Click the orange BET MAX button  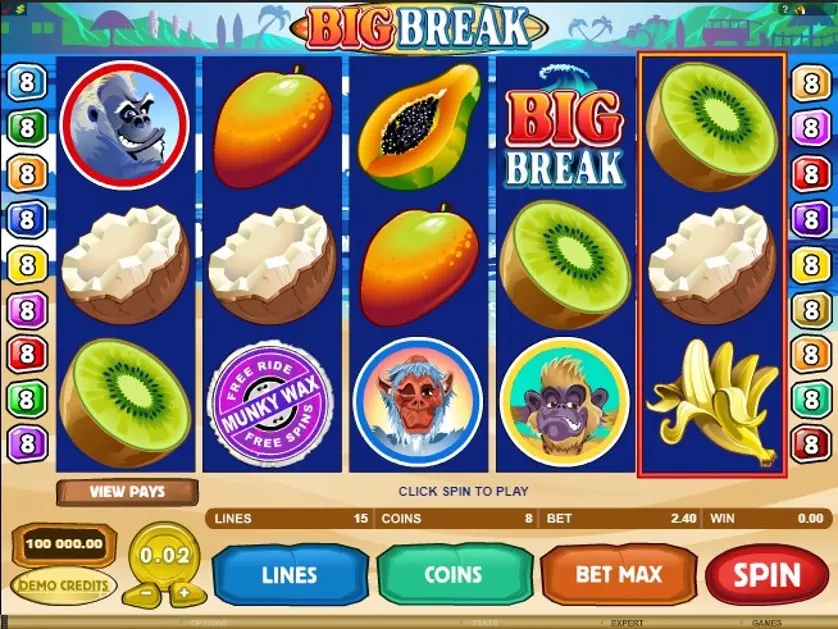point(619,575)
